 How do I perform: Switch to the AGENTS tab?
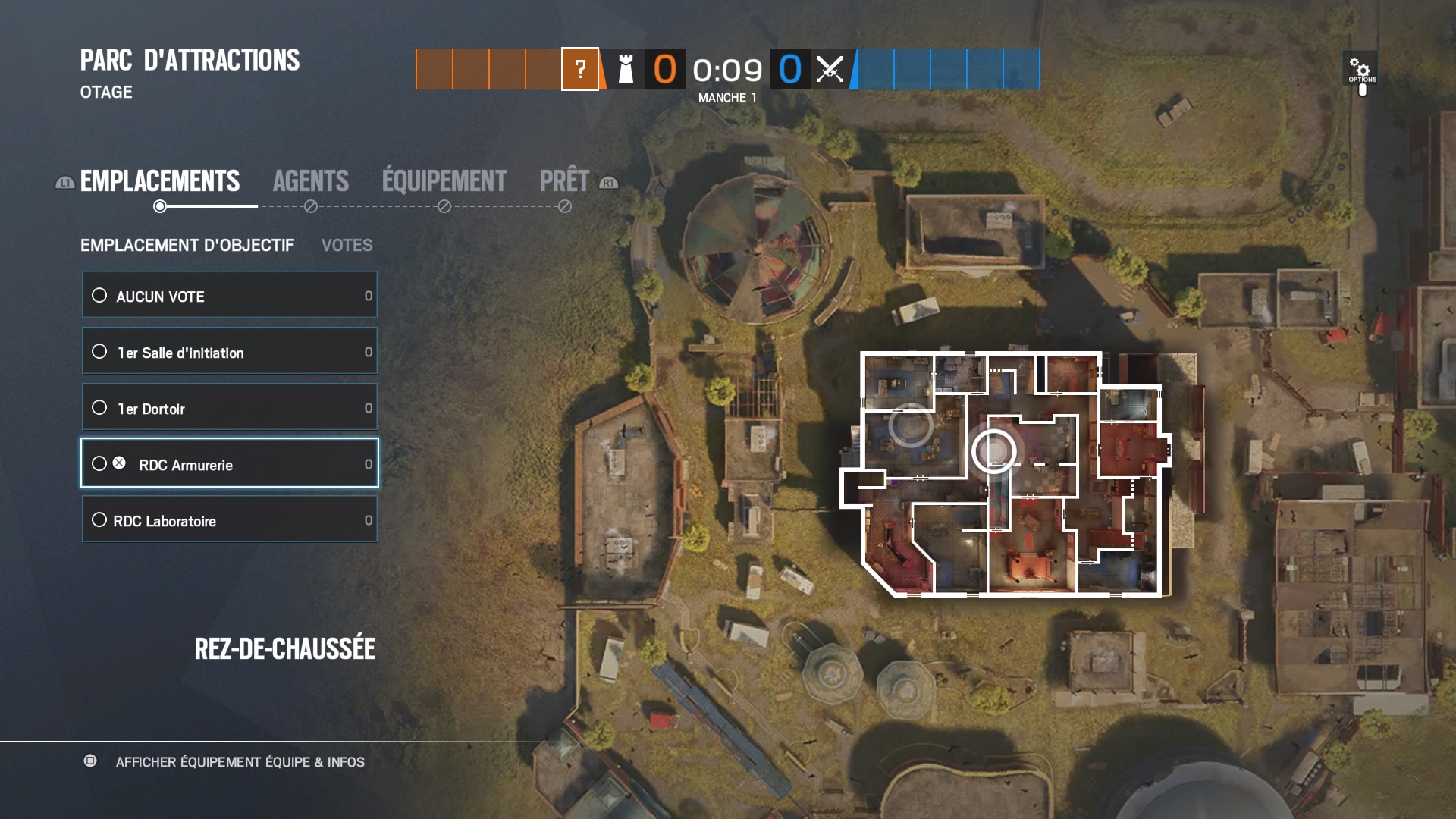[x=311, y=180]
